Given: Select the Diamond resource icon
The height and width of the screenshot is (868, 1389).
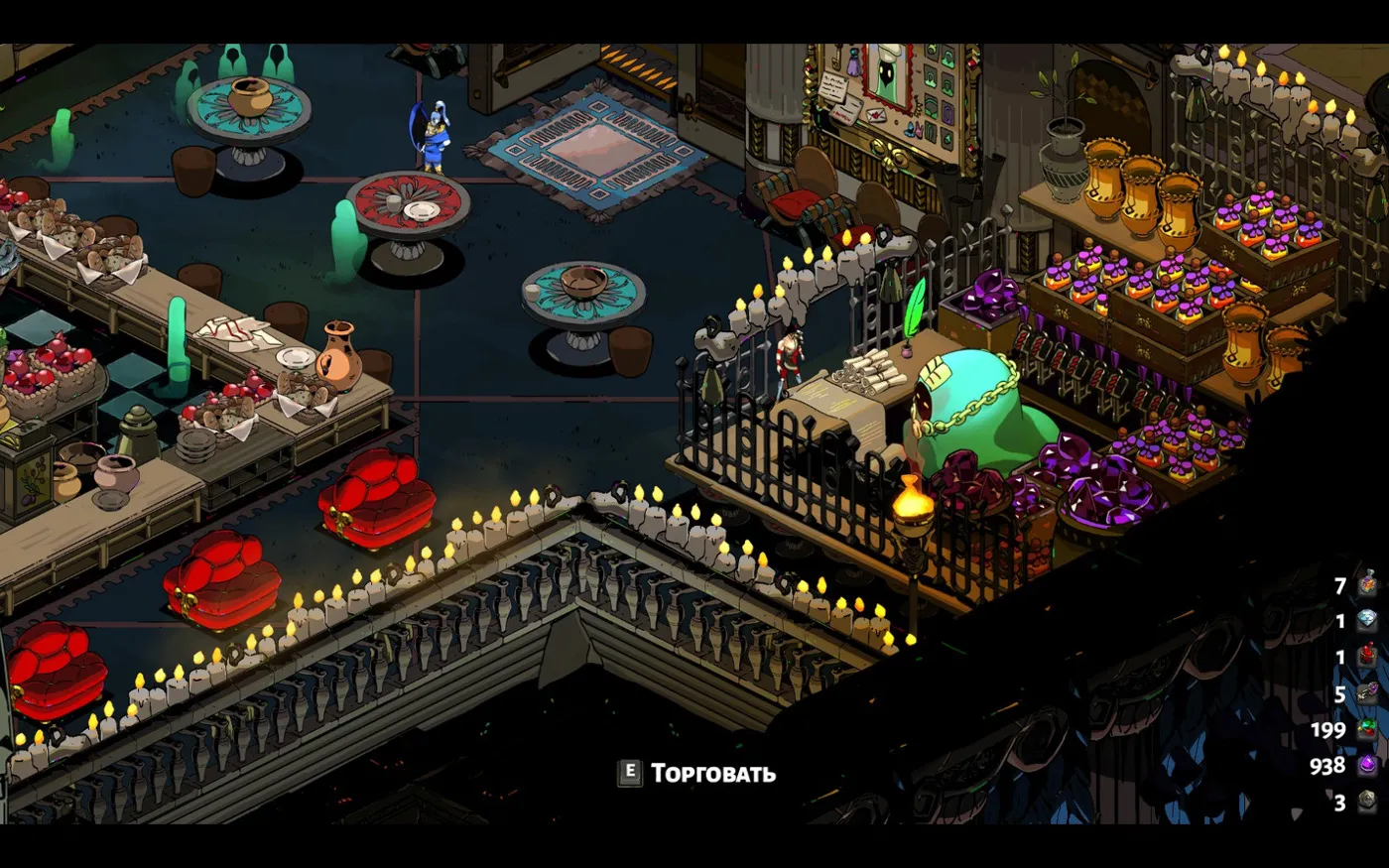Looking at the screenshot, I should [1368, 621].
